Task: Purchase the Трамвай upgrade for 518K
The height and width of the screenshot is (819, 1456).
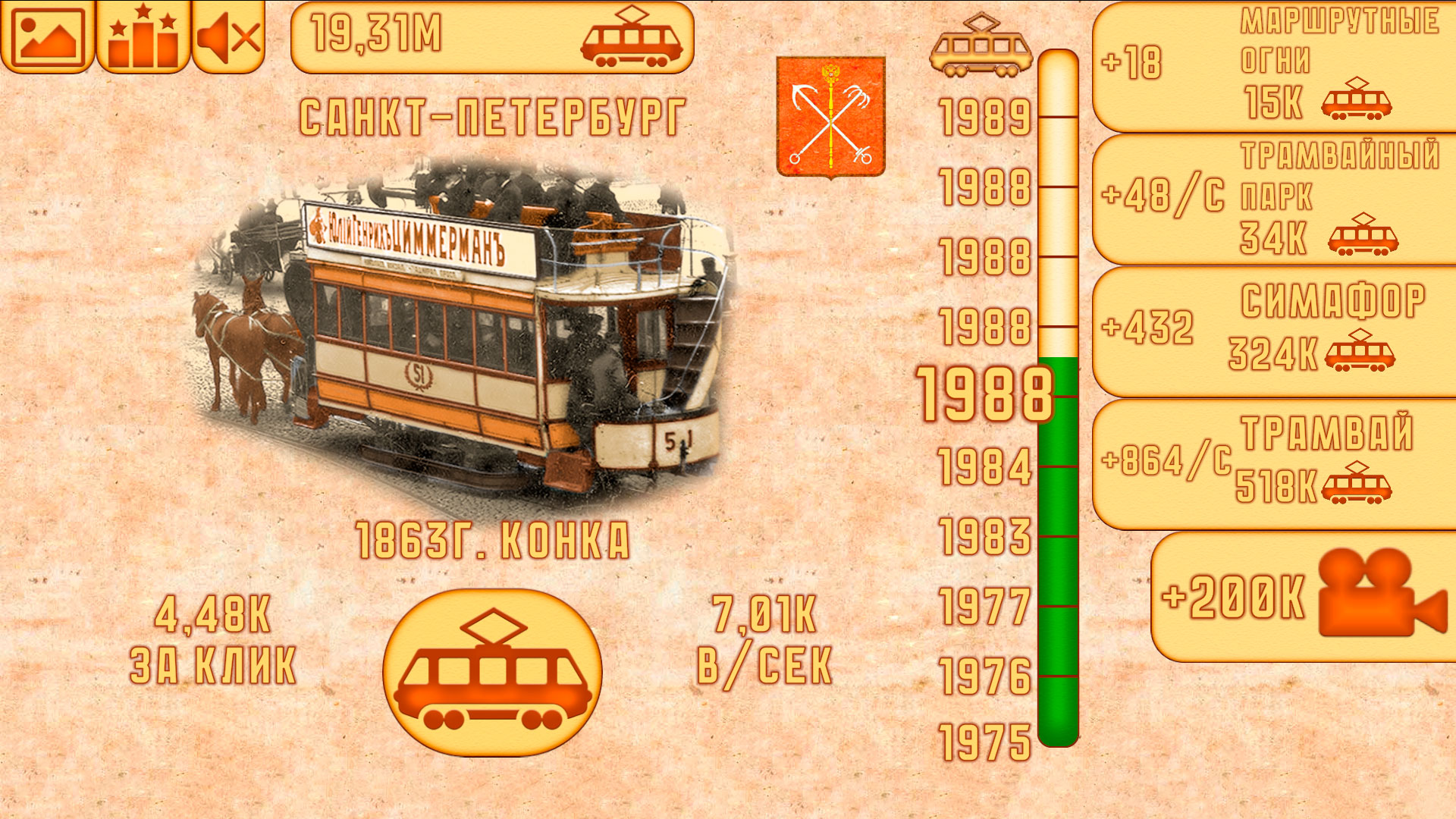Action: point(1274,463)
